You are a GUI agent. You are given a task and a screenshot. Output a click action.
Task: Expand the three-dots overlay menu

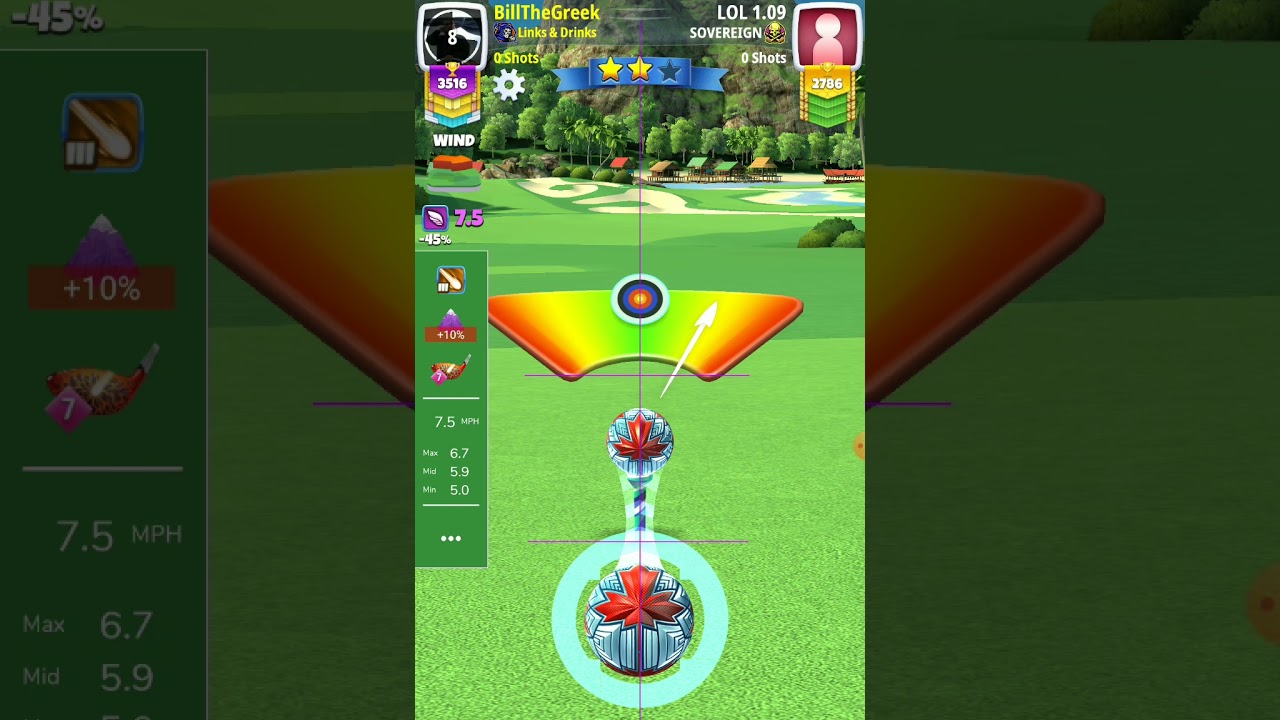(451, 538)
